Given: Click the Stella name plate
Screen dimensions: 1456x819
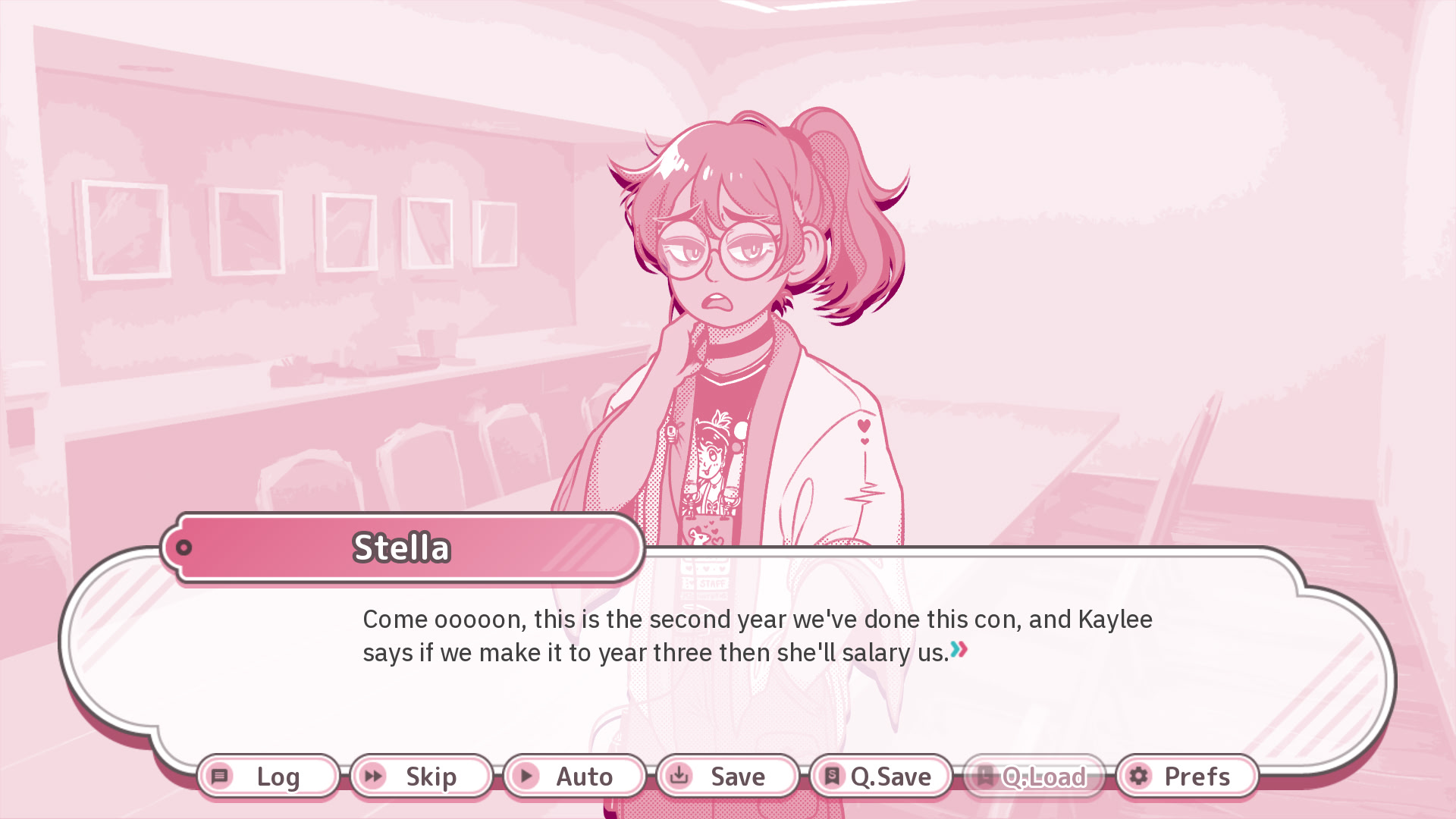Looking at the screenshot, I should pos(402,548).
